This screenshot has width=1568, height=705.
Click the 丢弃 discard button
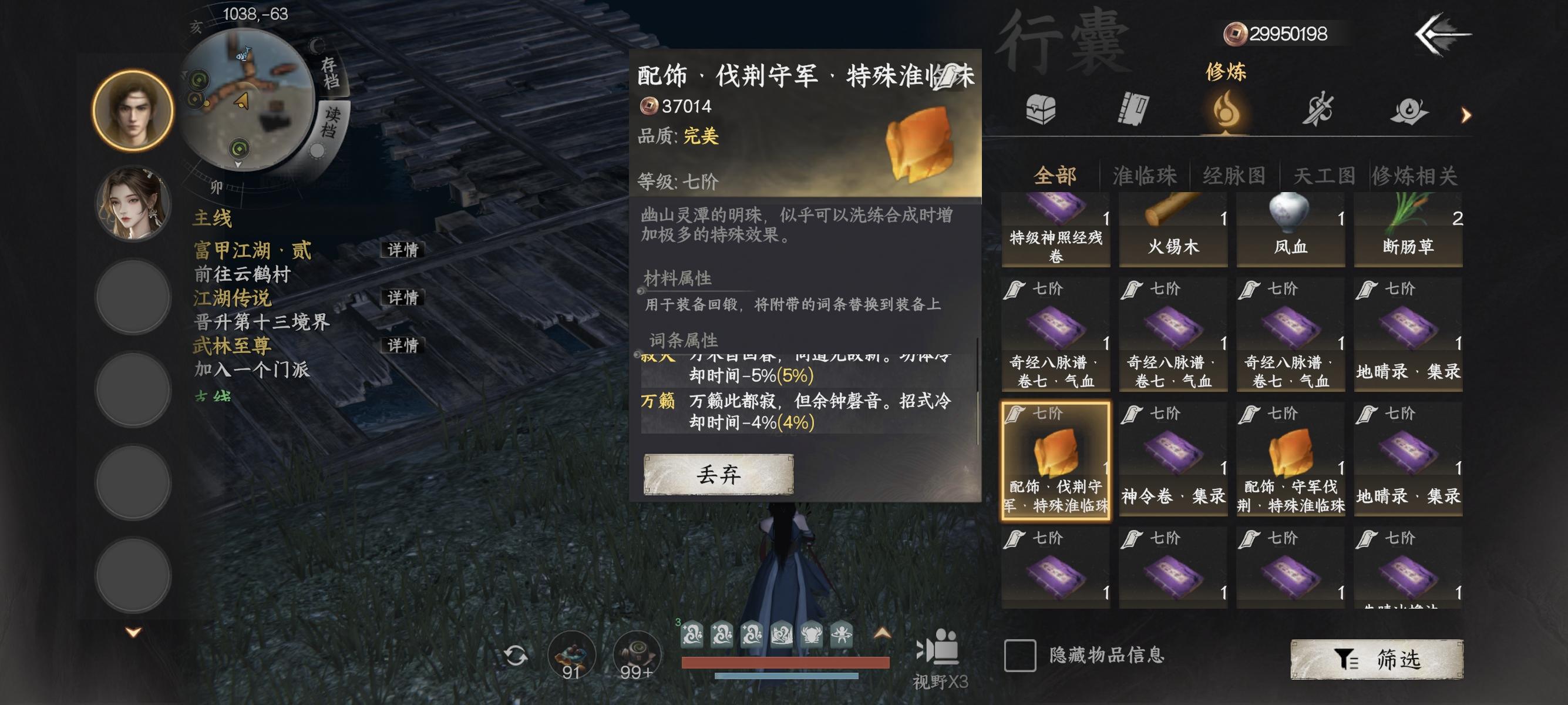pos(719,476)
